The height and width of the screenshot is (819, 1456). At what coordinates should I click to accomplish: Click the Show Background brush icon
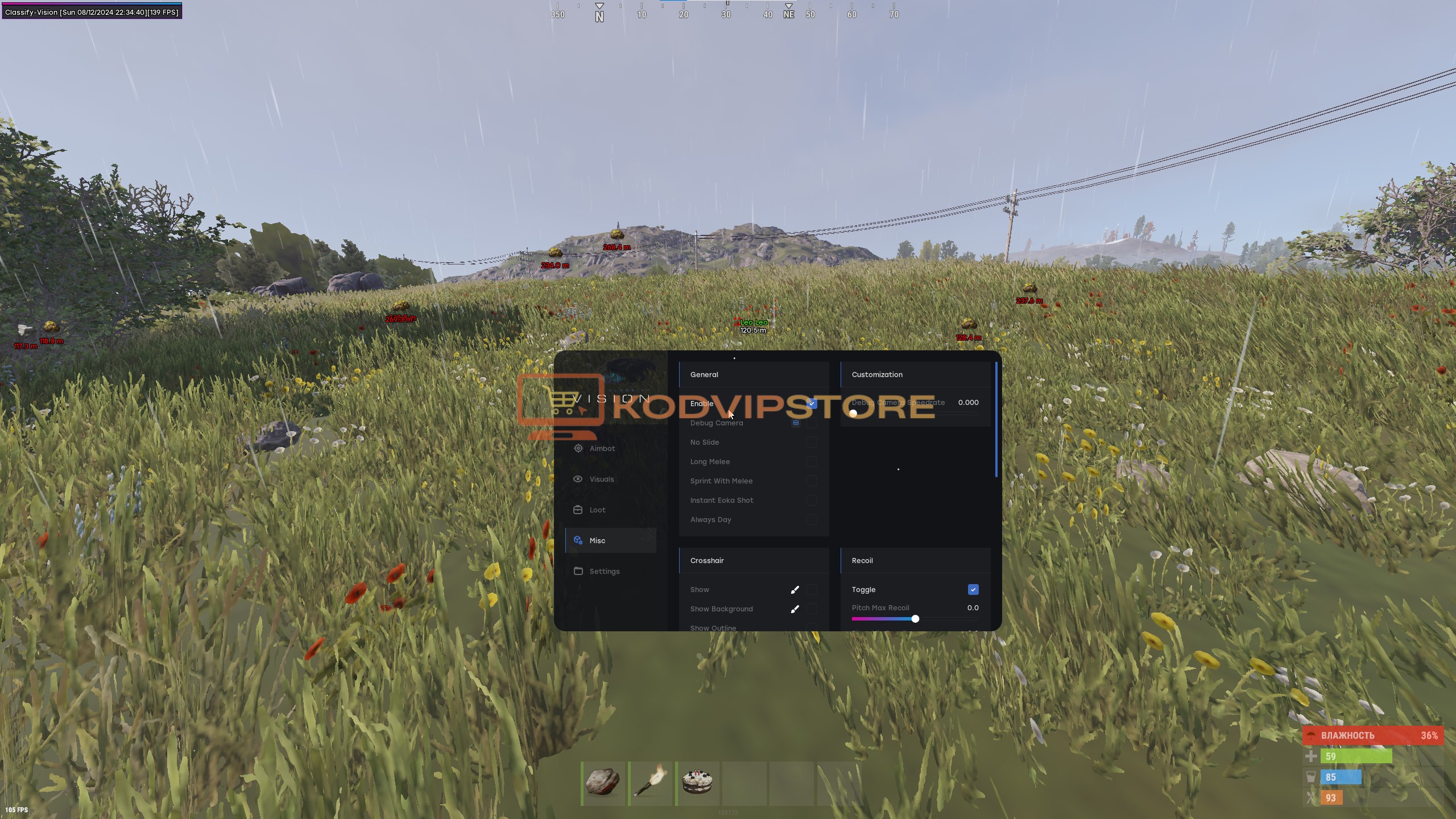click(795, 609)
